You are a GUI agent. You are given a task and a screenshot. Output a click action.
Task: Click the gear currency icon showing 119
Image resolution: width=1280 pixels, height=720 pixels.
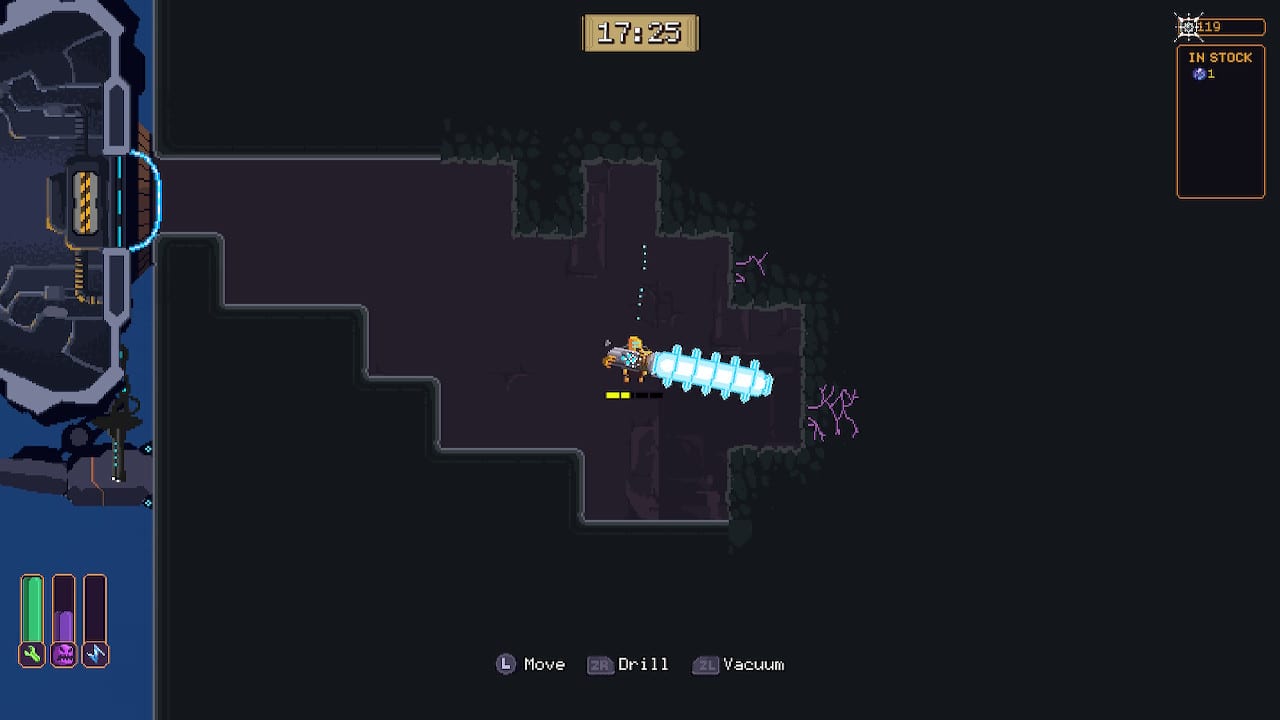tap(1188, 26)
